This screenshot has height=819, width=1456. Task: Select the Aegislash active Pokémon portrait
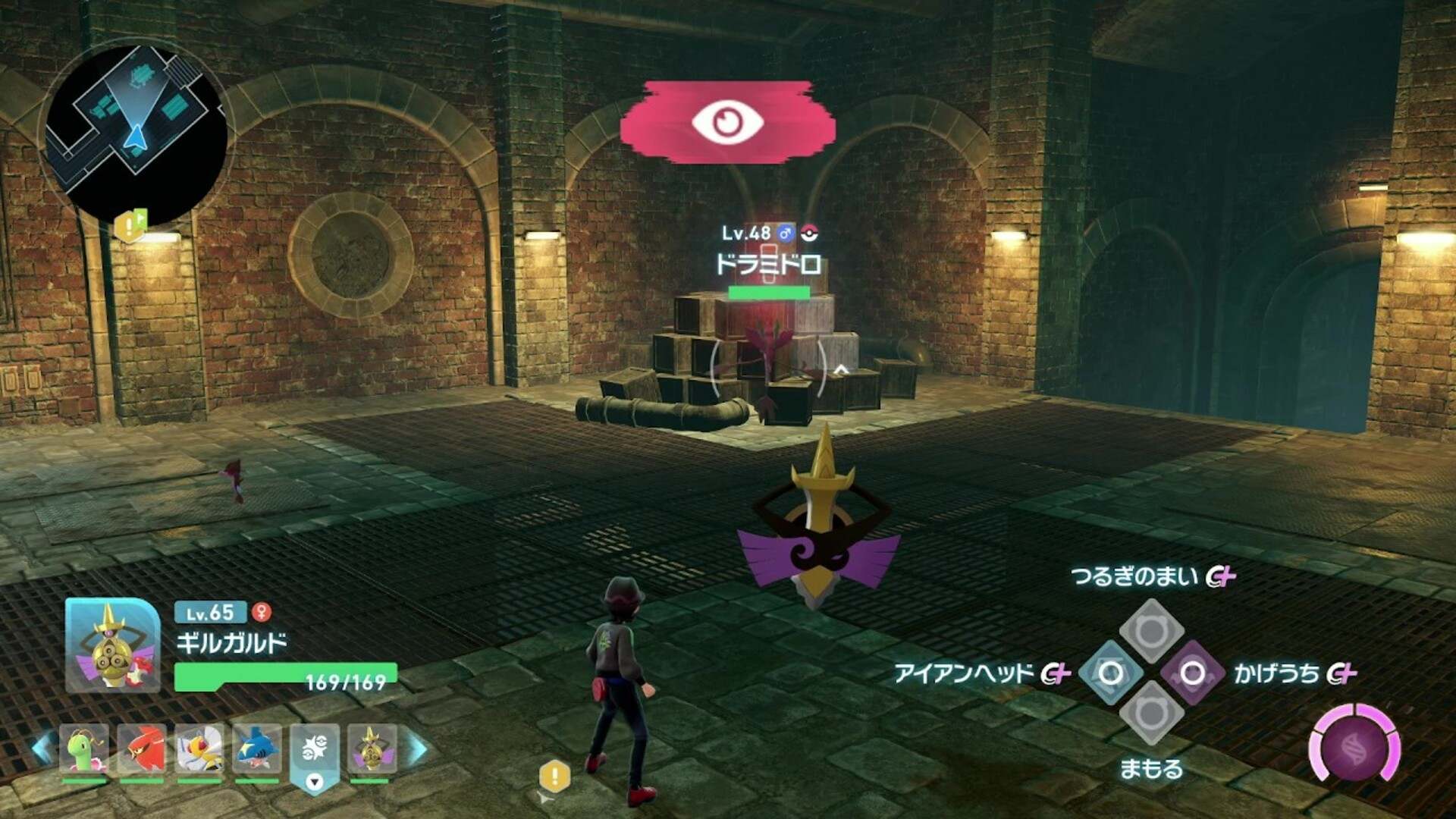coord(113,645)
